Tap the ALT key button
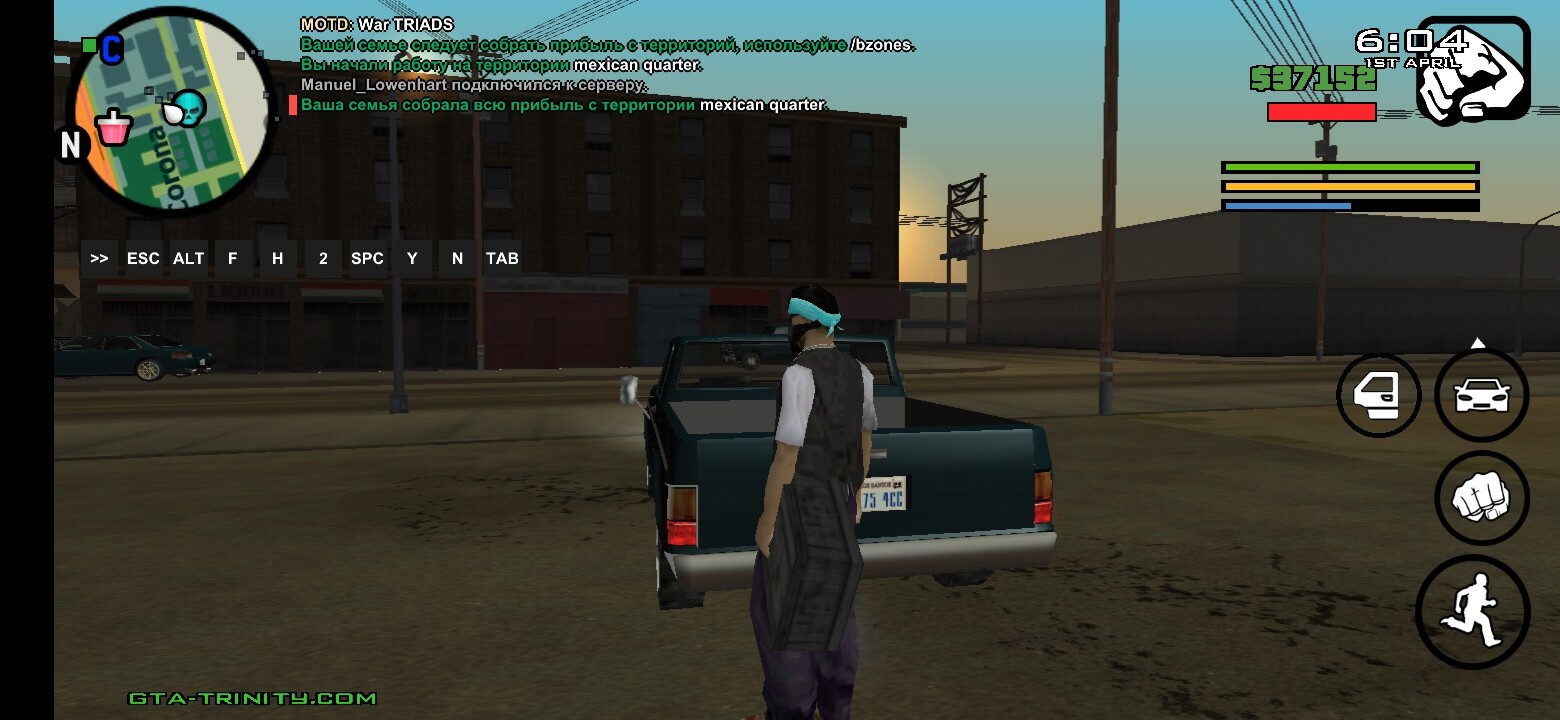The image size is (1560, 720). pos(188,258)
